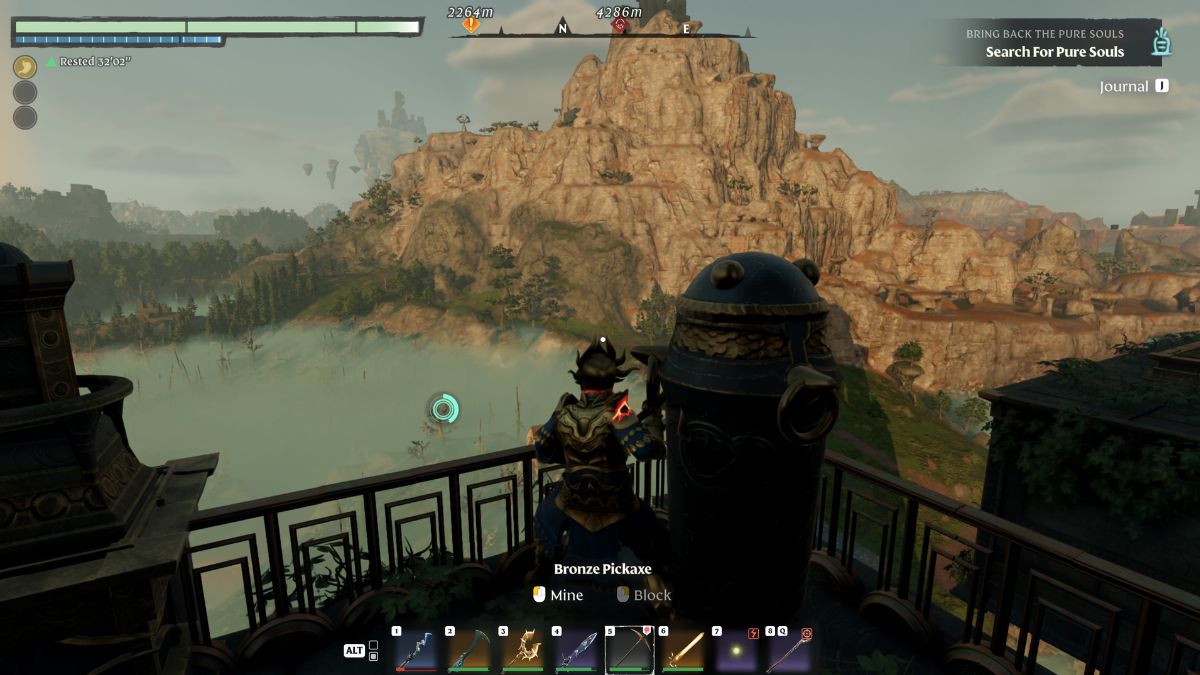The image size is (1200, 675).
Task: Activate the glowing light orb in slot 7
Action: pos(736,651)
